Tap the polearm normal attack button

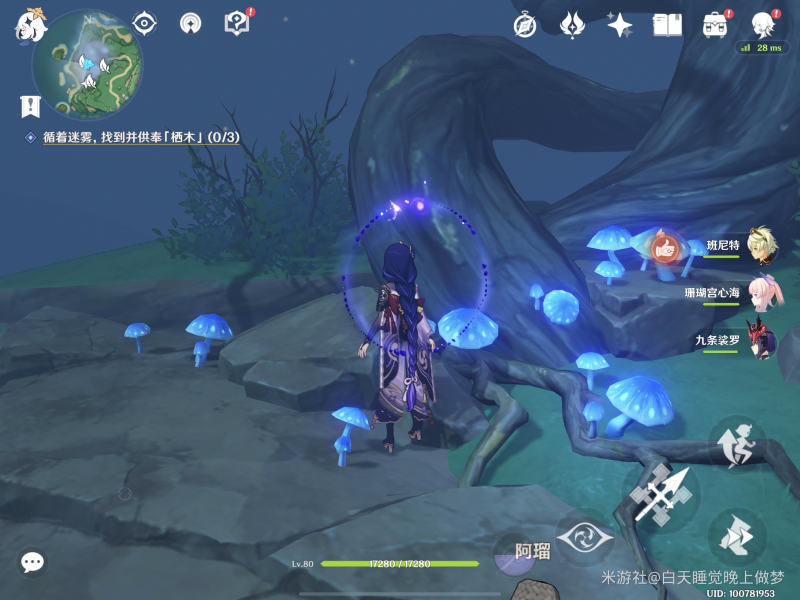click(x=662, y=495)
